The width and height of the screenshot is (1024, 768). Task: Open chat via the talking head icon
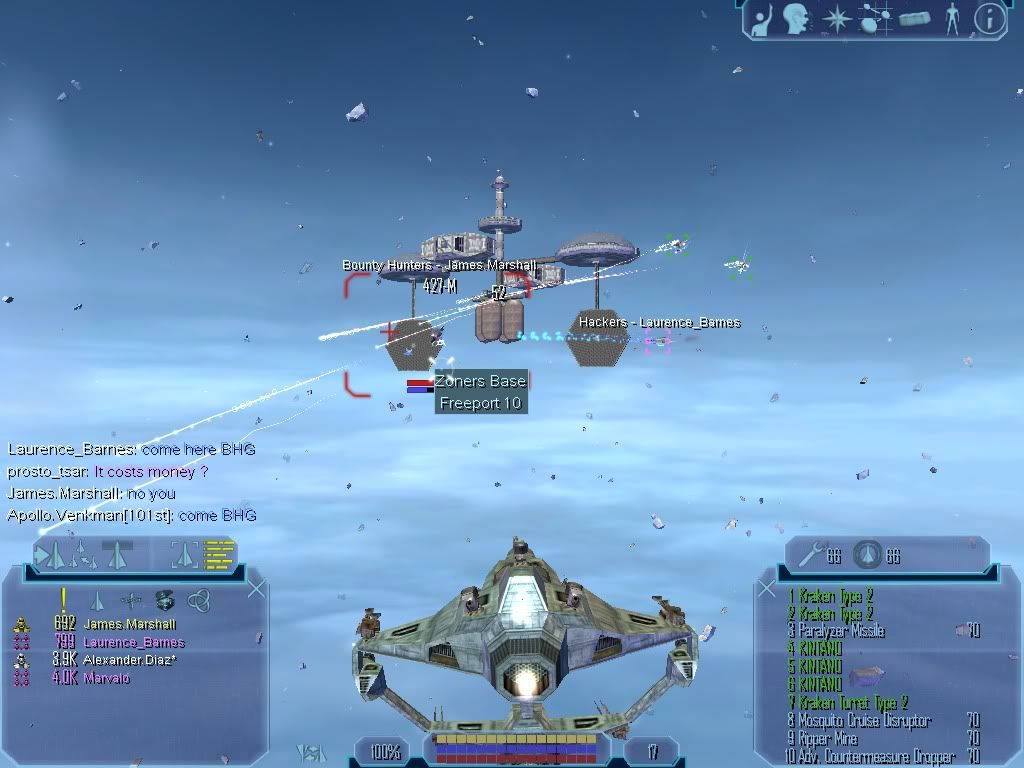click(797, 19)
